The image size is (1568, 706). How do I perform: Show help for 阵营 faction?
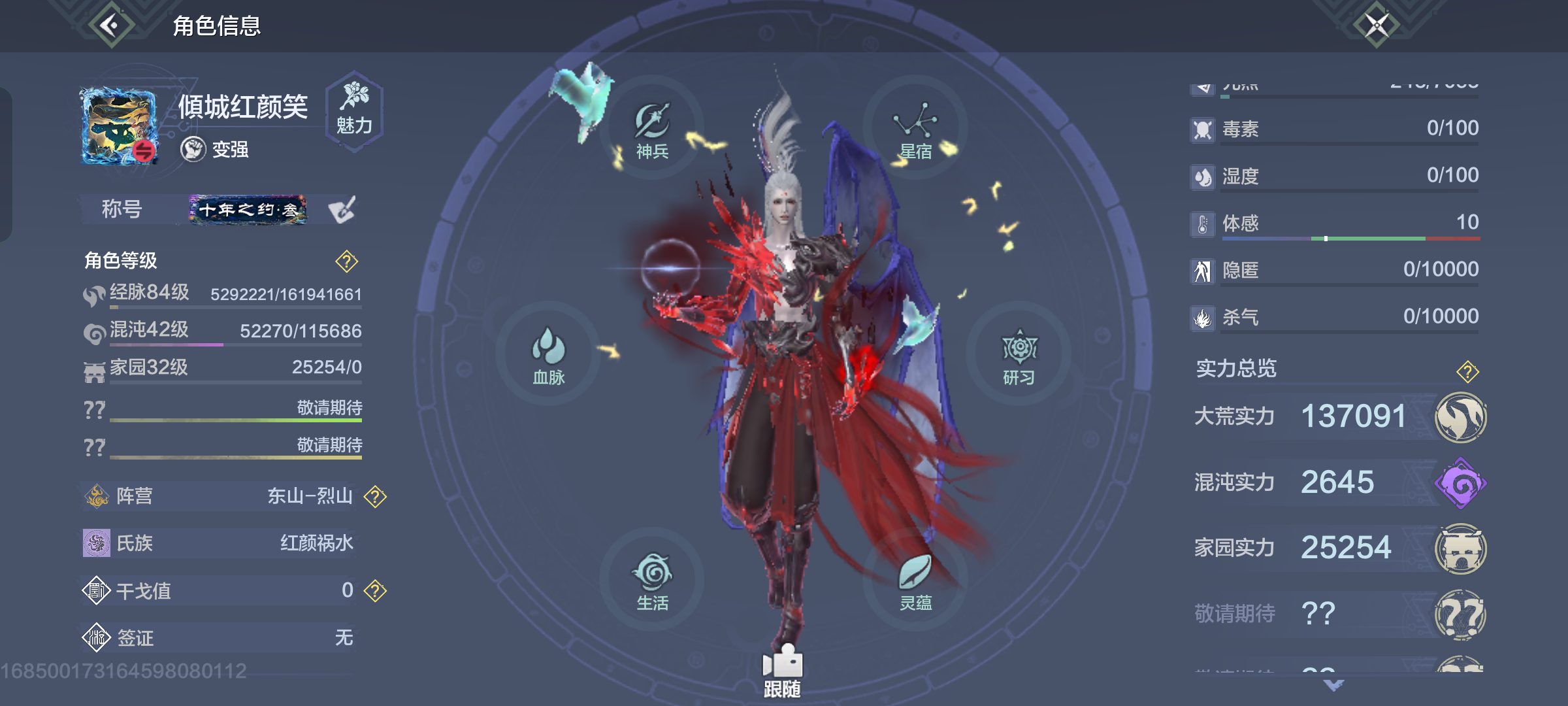pos(375,497)
